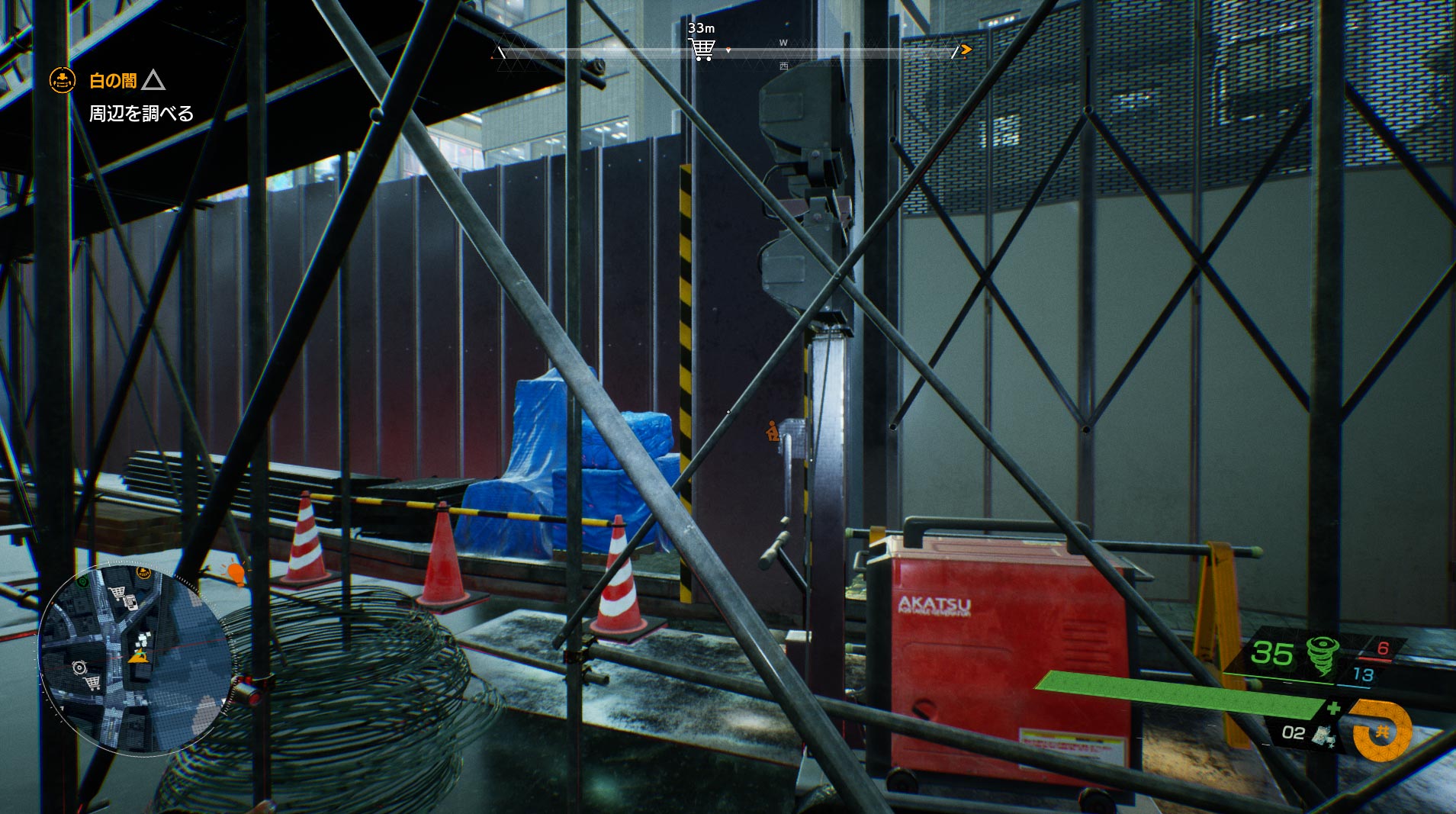Click the orange ring gauge icon

[1381, 732]
